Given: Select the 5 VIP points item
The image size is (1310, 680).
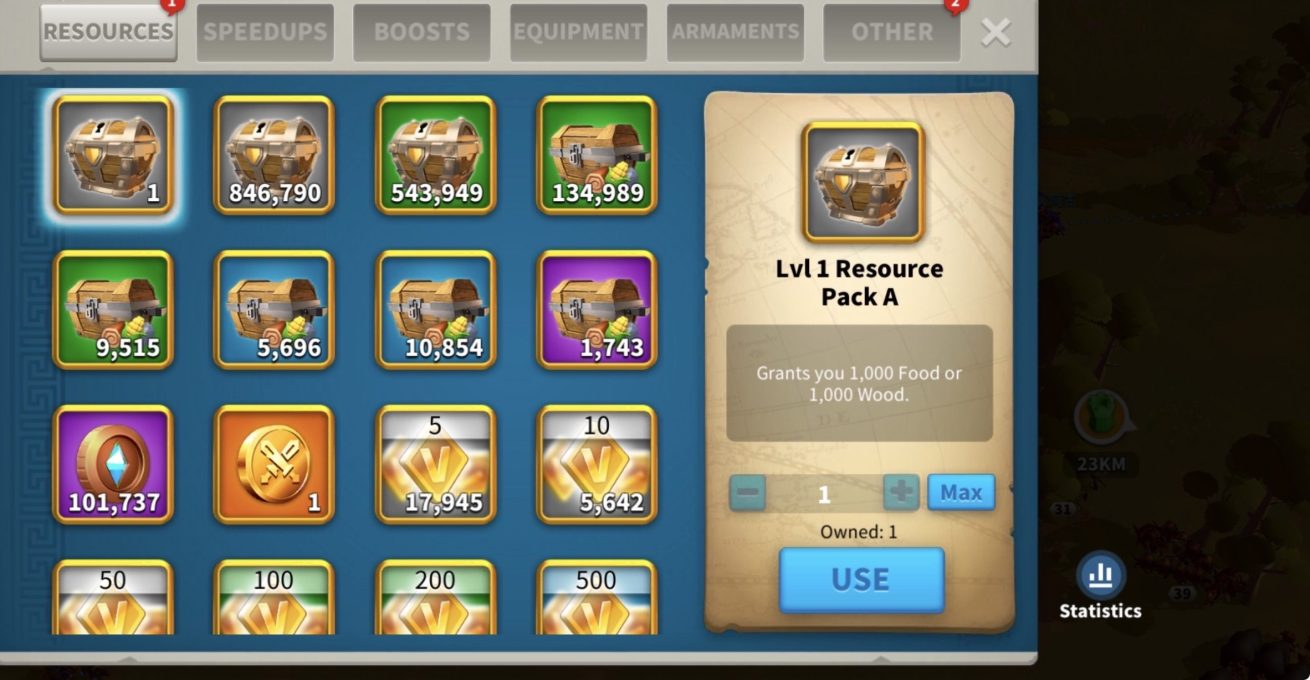Looking at the screenshot, I should (436, 464).
